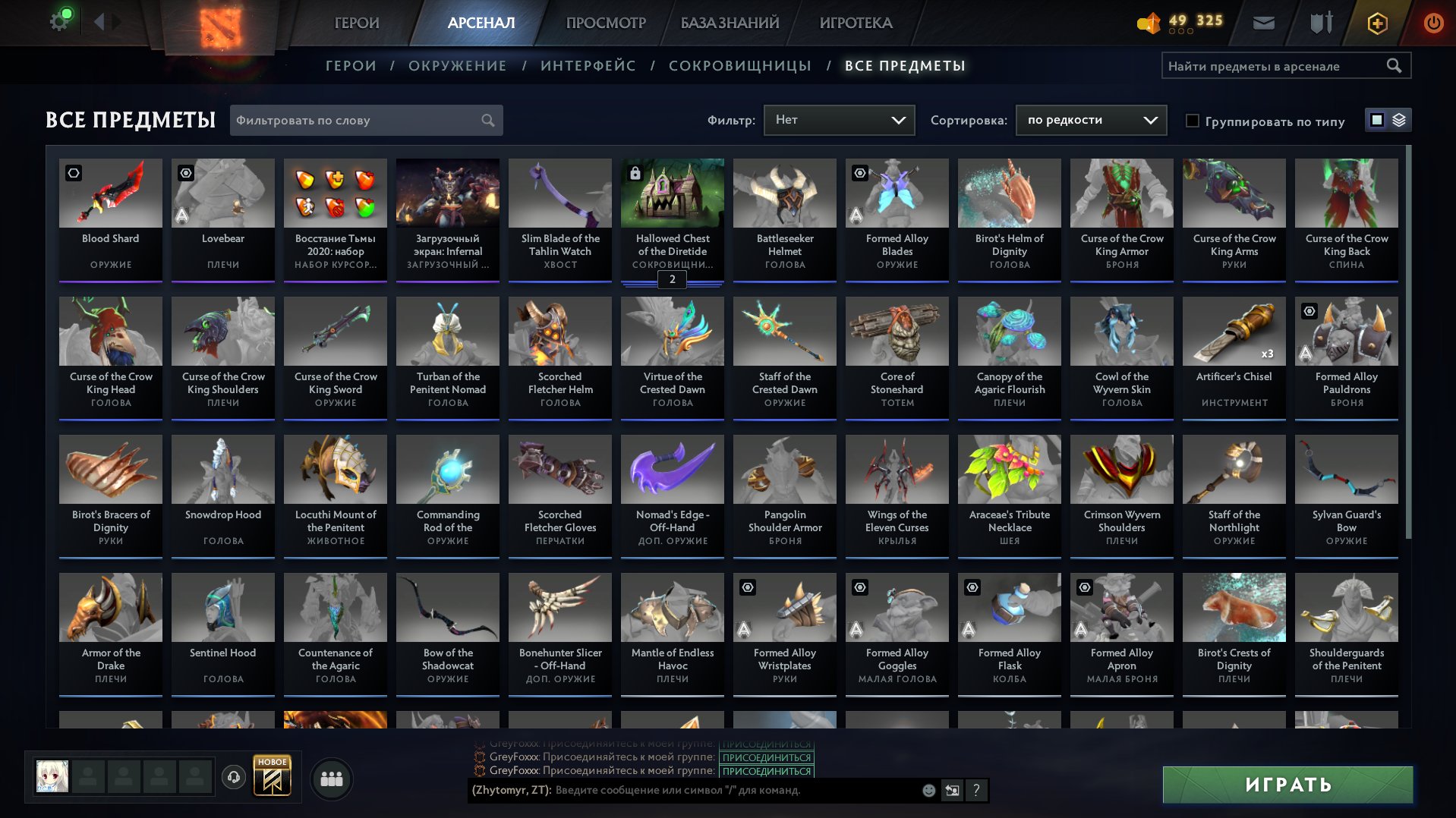Image resolution: width=1456 pixels, height=818 pixels.
Task: Expand the BATTLE PASS new item notification
Action: point(273,776)
